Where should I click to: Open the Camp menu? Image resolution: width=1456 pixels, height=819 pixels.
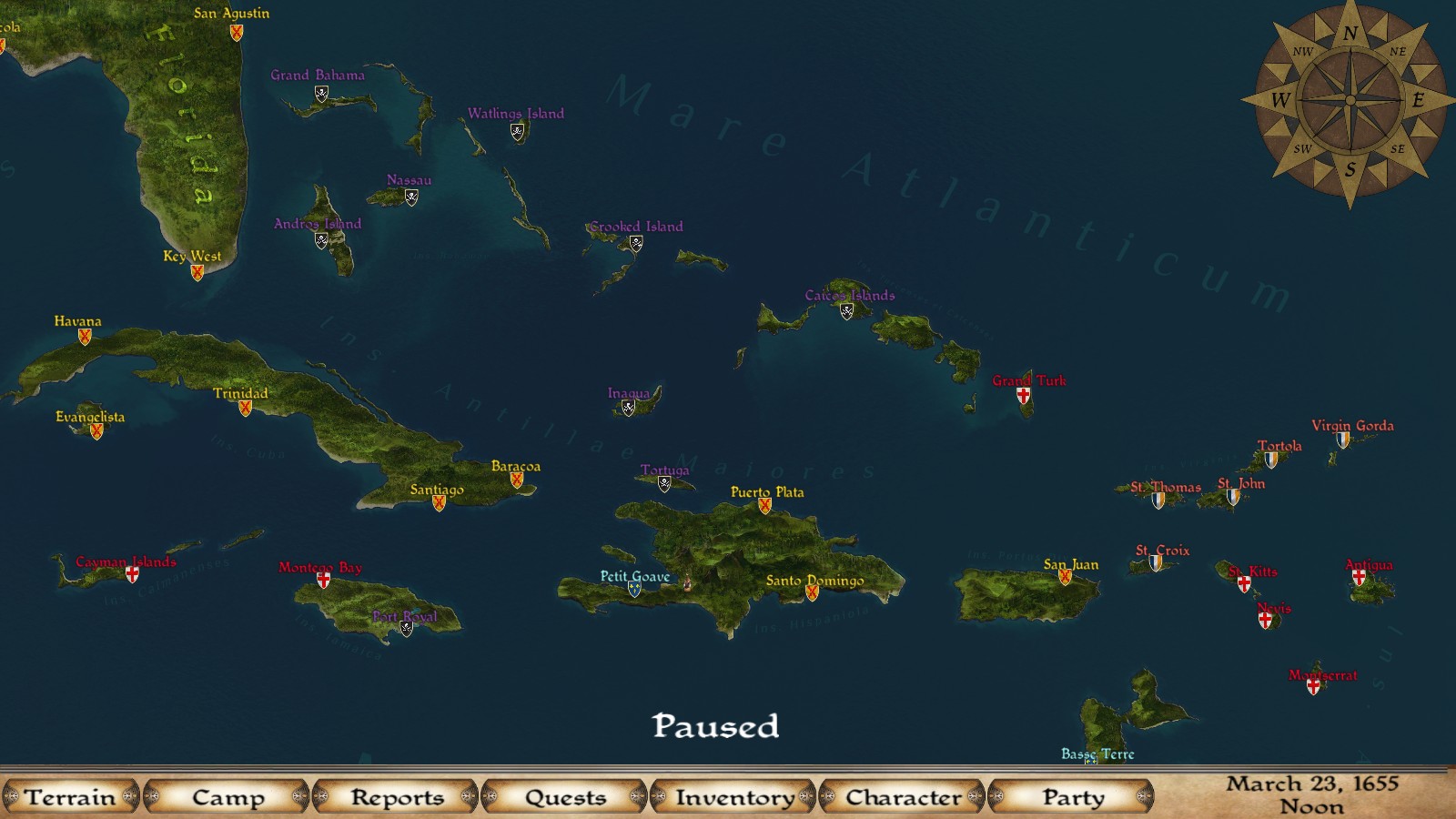[x=227, y=797]
